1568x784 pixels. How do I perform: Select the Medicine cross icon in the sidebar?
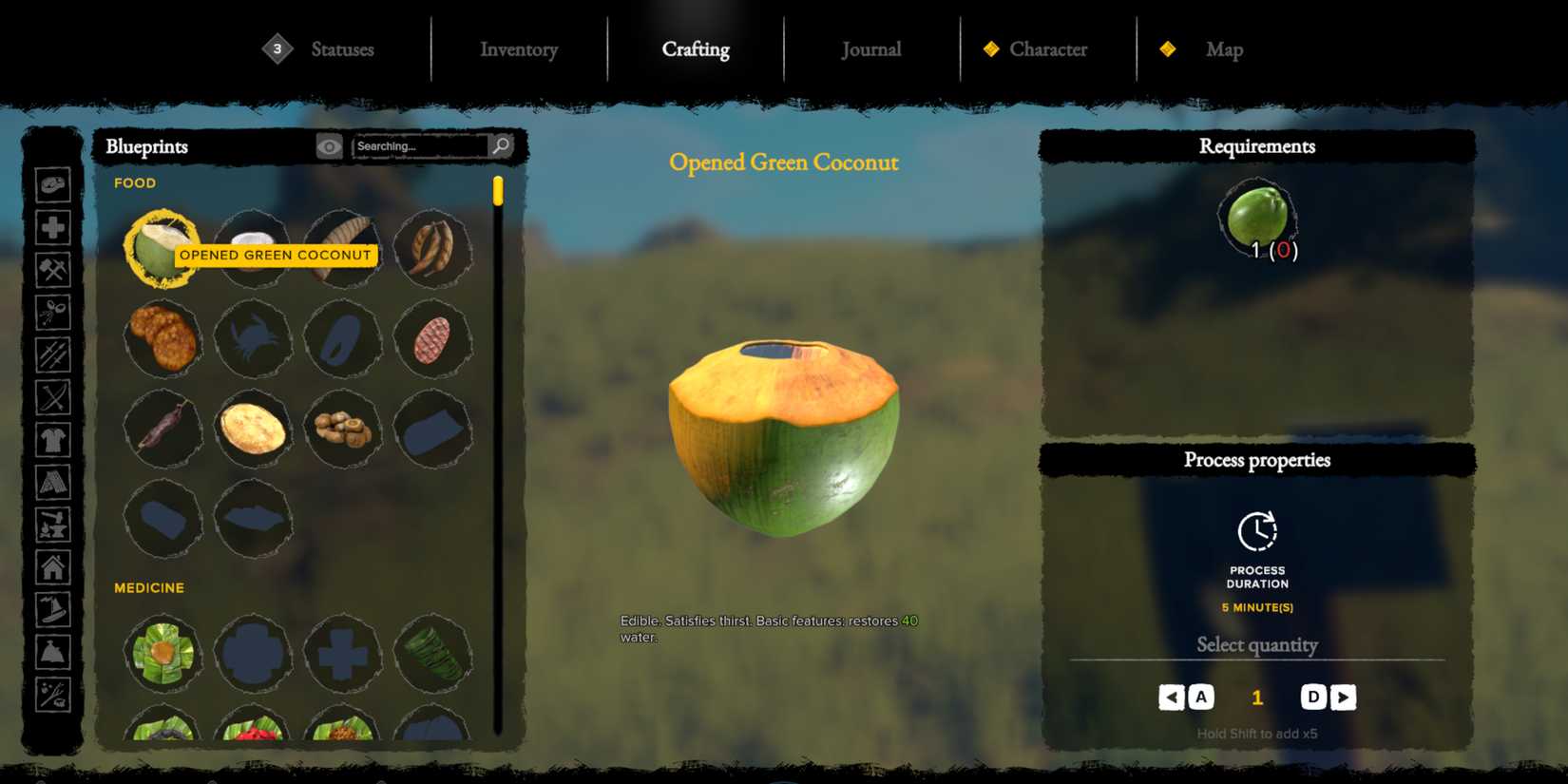[54, 229]
